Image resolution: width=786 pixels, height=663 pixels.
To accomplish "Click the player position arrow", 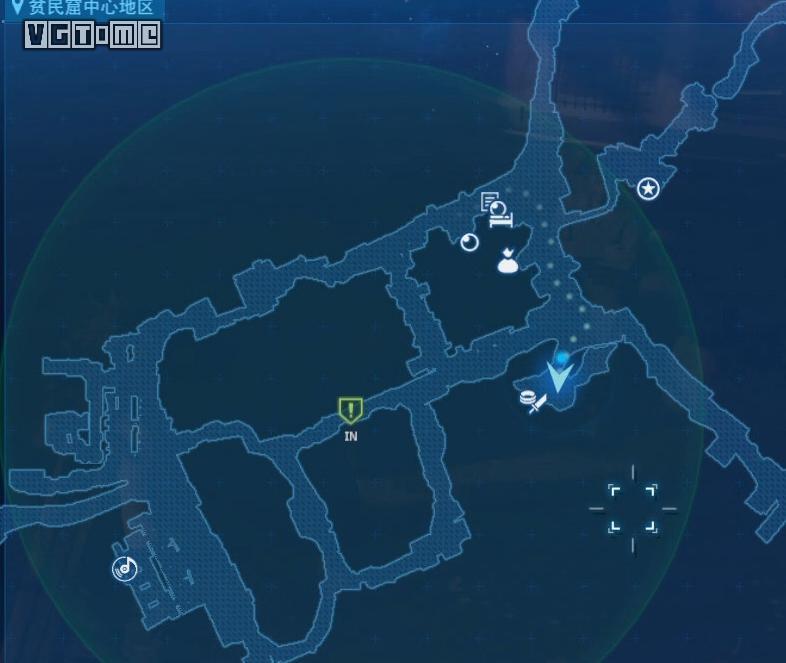I will point(560,376).
